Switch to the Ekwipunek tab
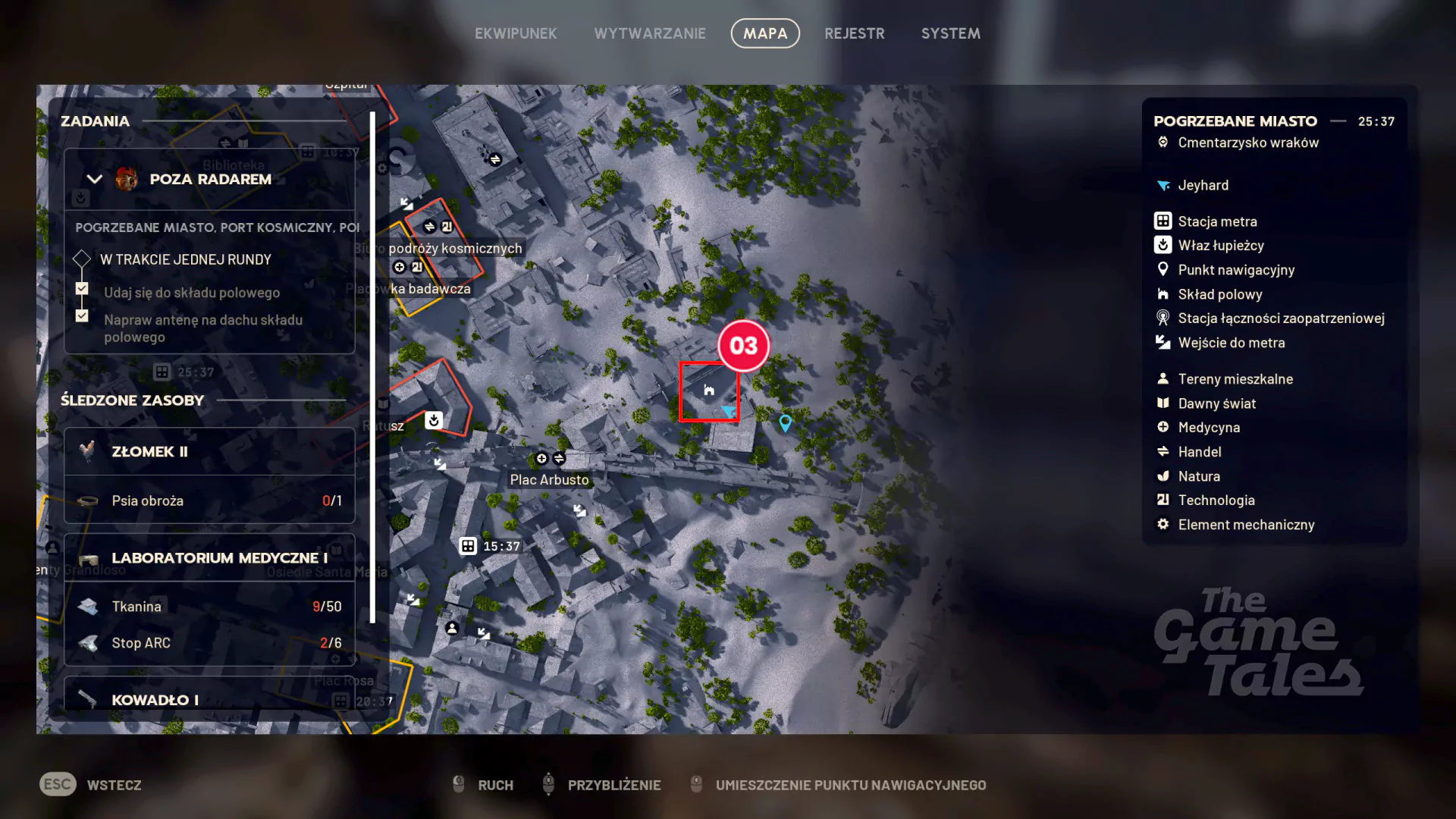This screenshot has height=819, width=1456. tap(516, 33)
